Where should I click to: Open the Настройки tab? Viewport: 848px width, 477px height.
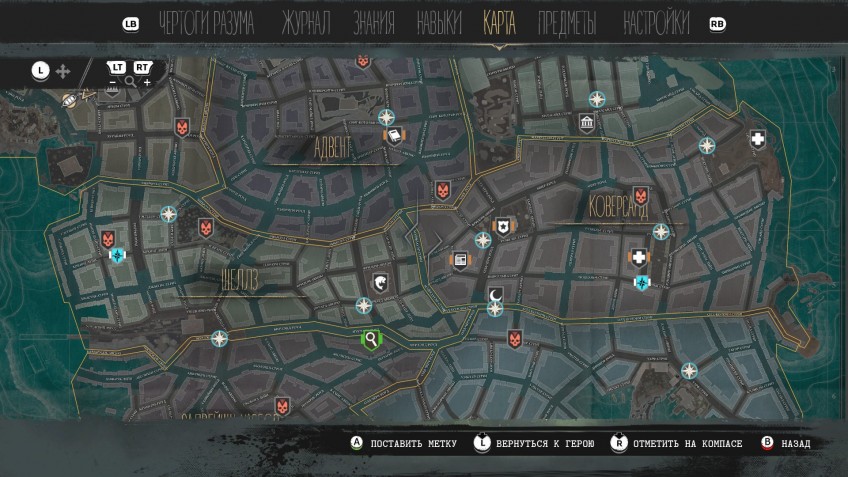[x=656, y=23]
